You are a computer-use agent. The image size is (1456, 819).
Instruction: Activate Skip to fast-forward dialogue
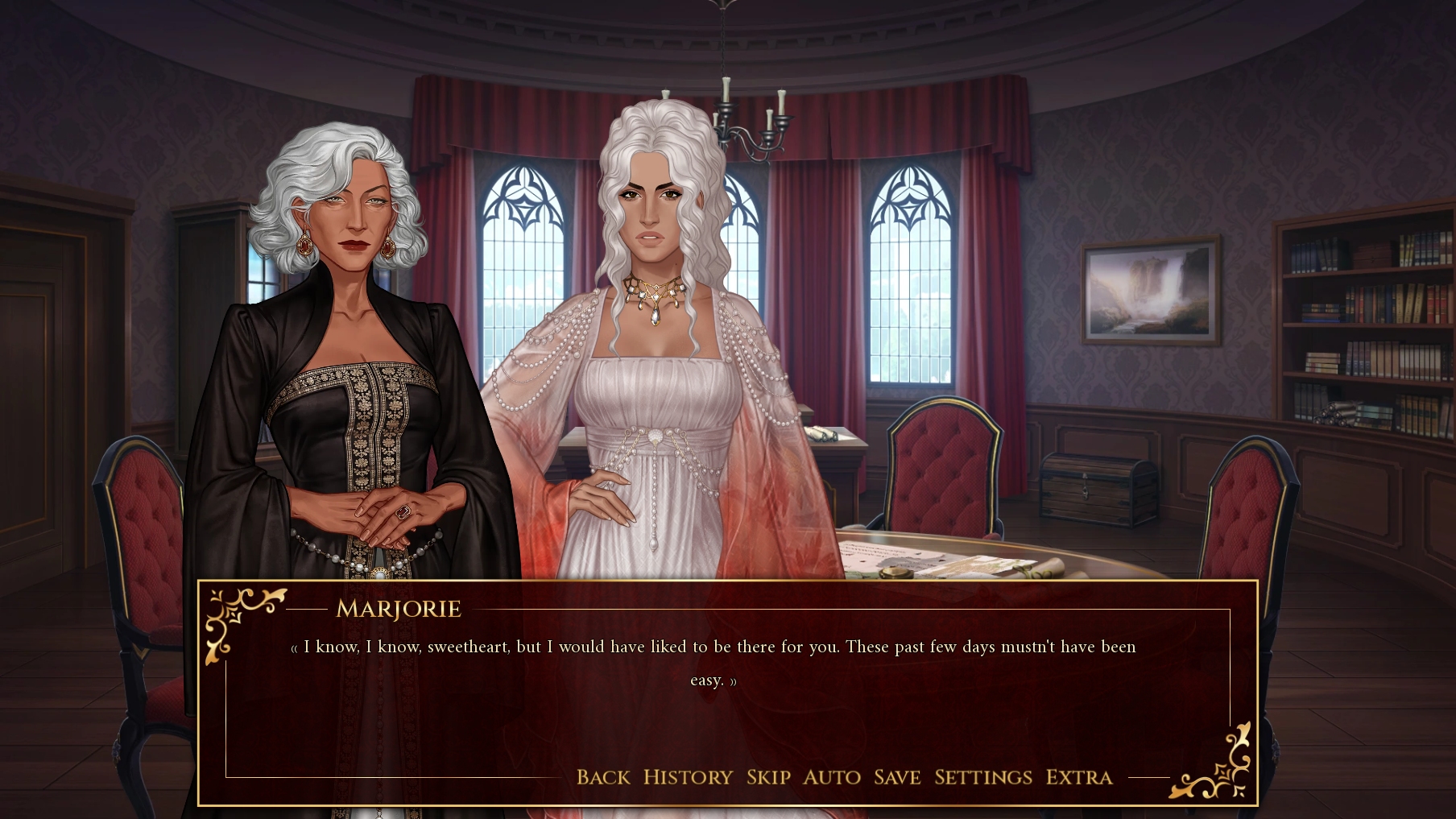point(768,777)
